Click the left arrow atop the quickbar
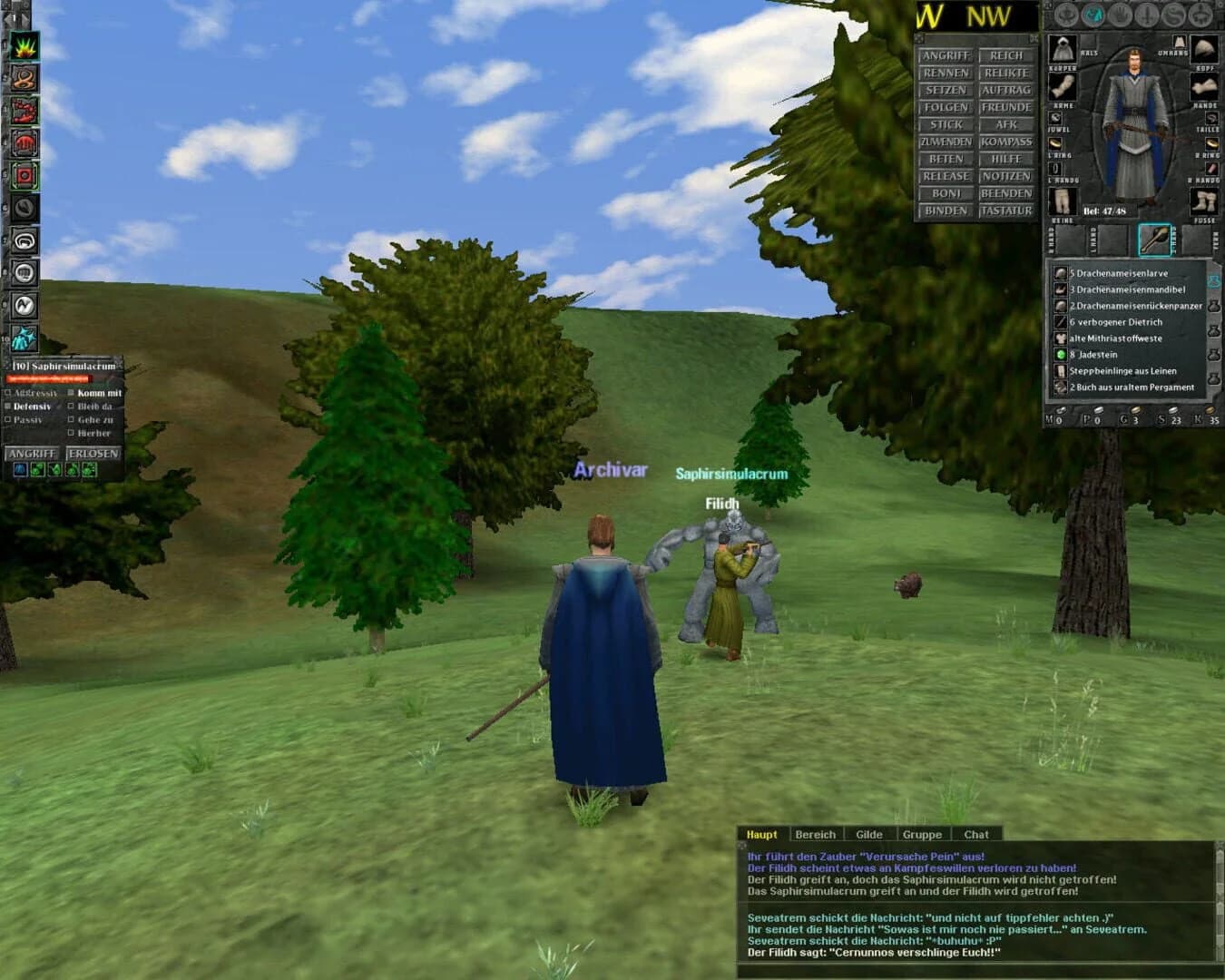This screenshot has width=1225, height=980. [9, 20]
